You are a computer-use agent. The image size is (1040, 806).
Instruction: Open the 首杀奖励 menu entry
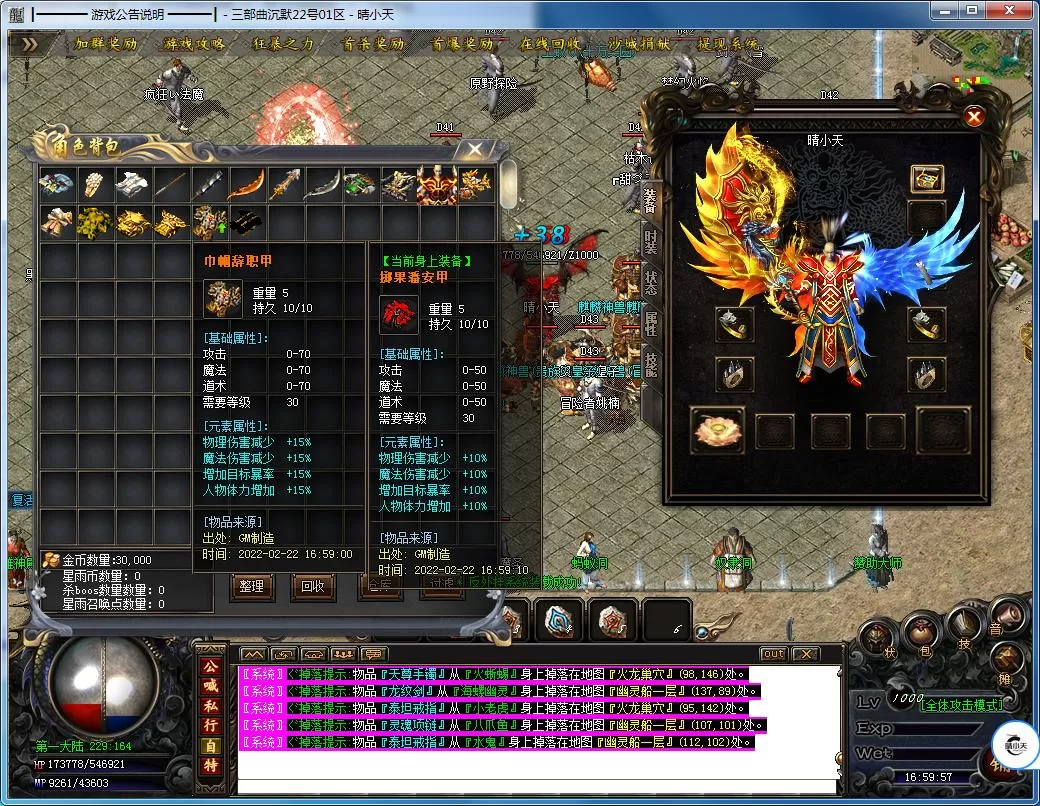(x=373, y=45)
